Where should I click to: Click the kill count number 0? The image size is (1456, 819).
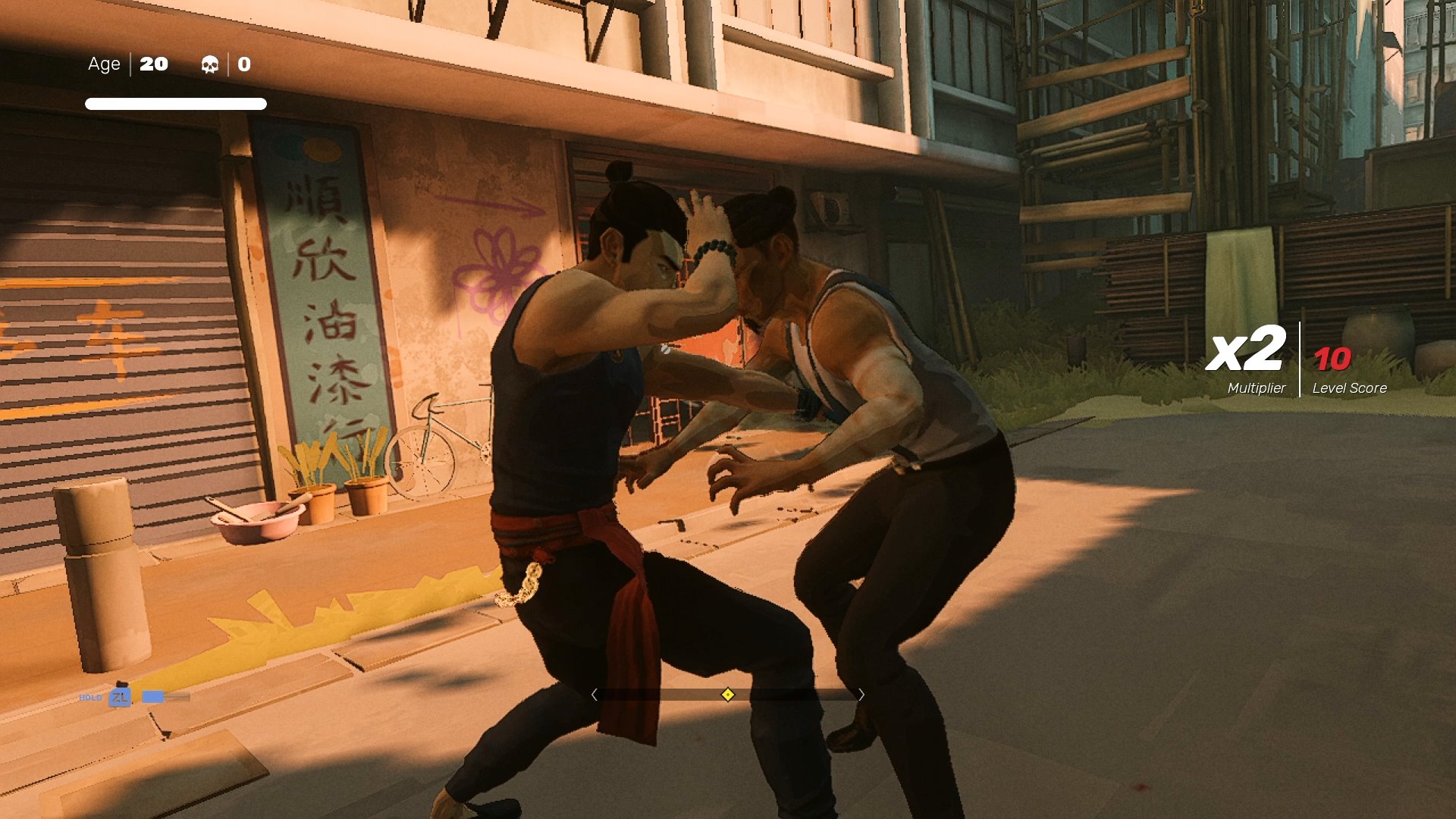243,64
